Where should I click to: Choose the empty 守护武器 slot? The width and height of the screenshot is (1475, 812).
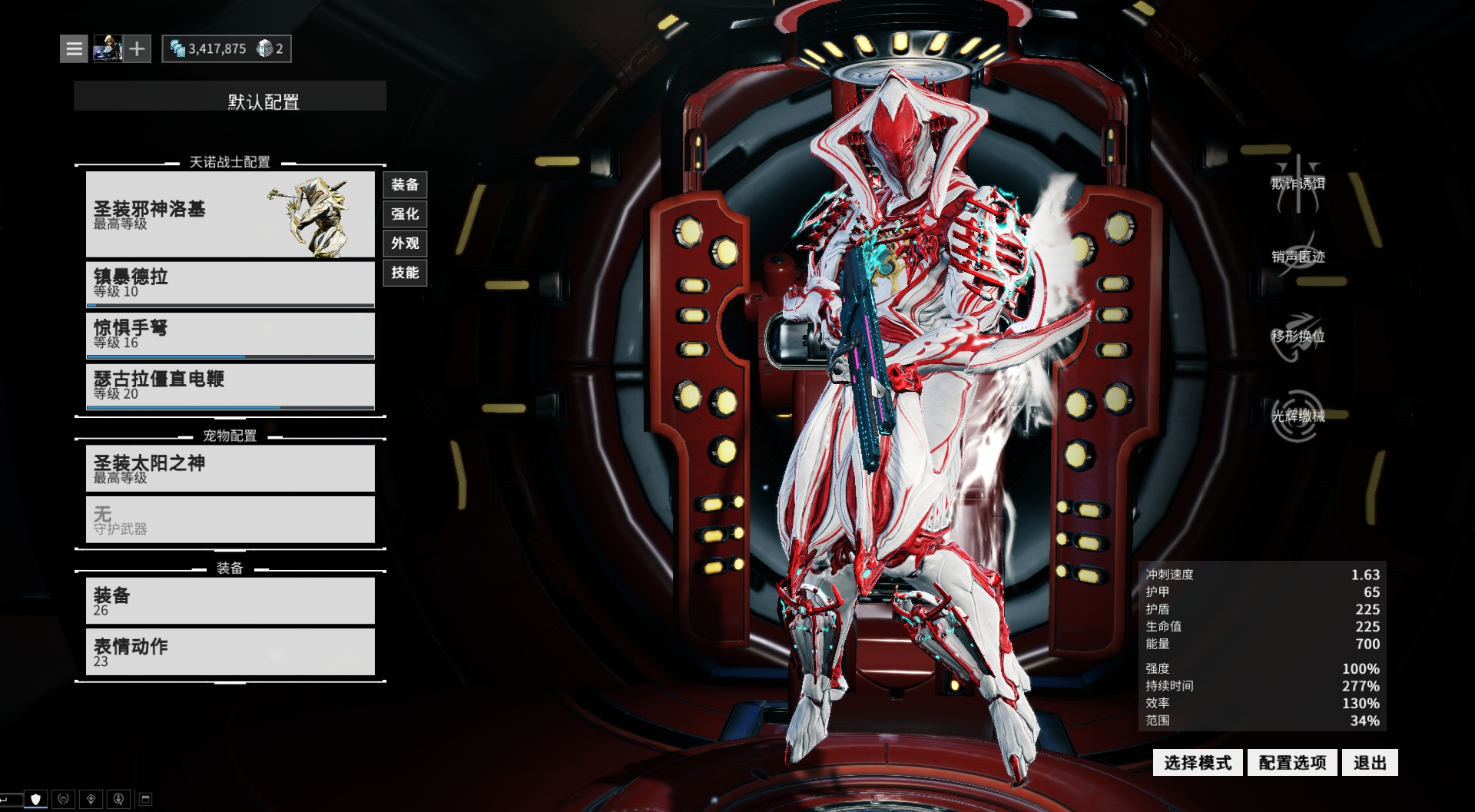pyautogui.click(x=230, y=519)
